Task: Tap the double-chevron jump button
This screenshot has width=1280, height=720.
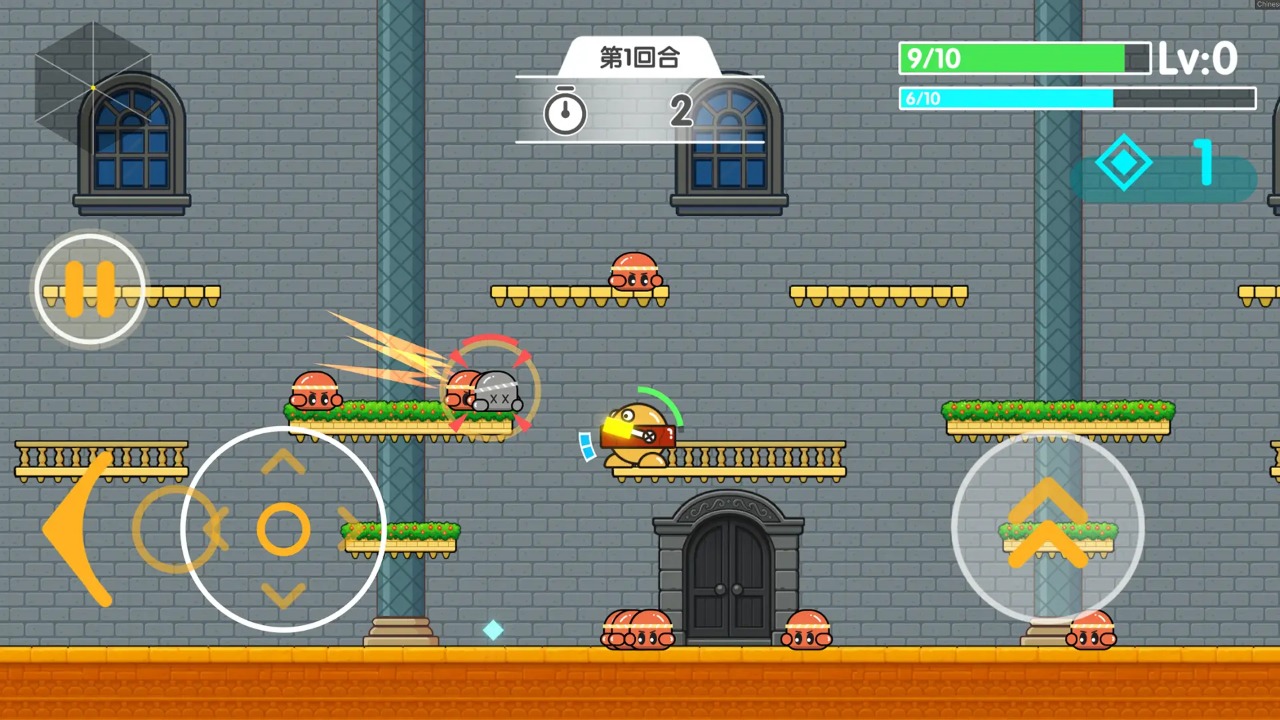Action: pos(1047,525)
